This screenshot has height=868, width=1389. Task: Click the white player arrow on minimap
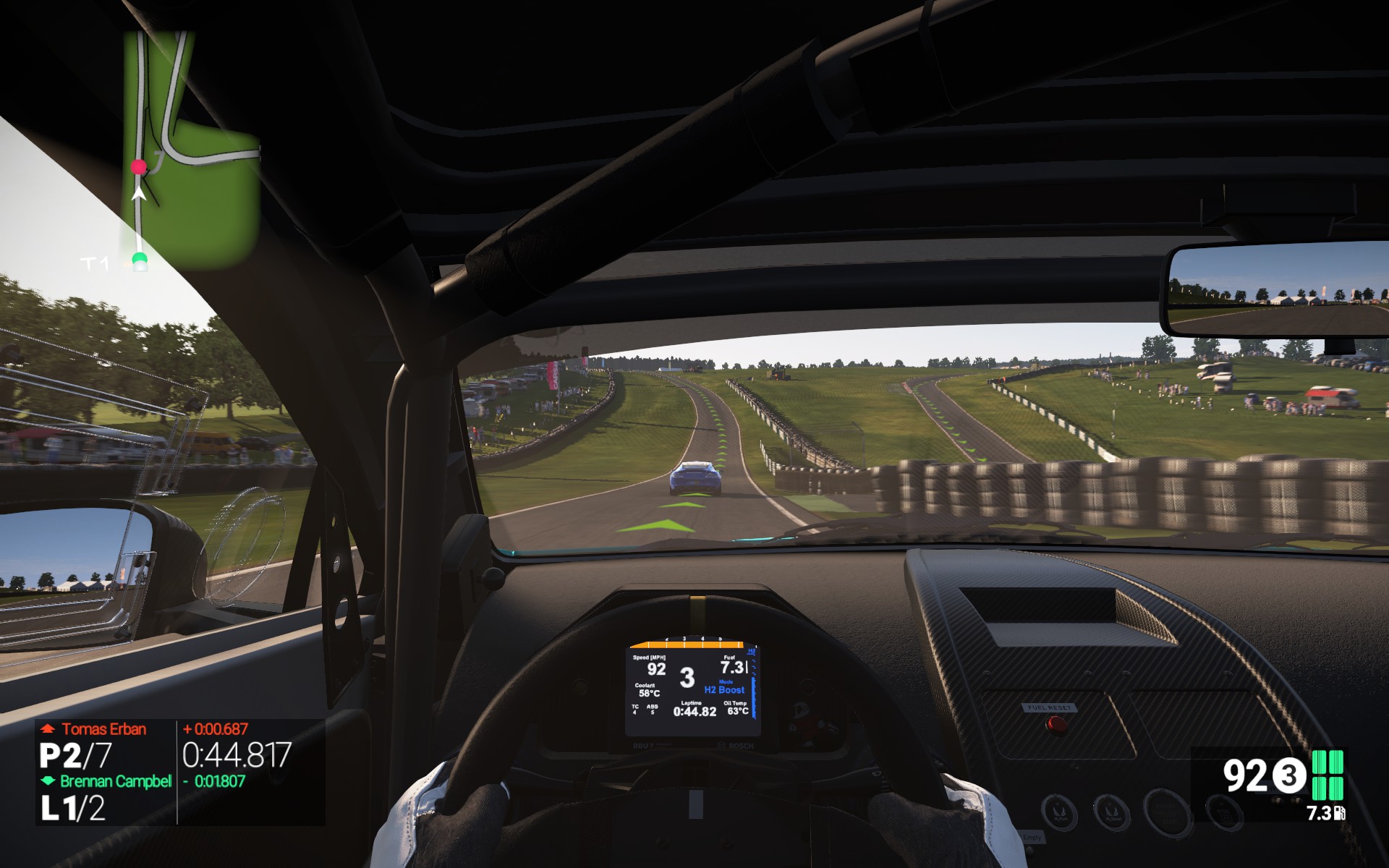[139, 194]
